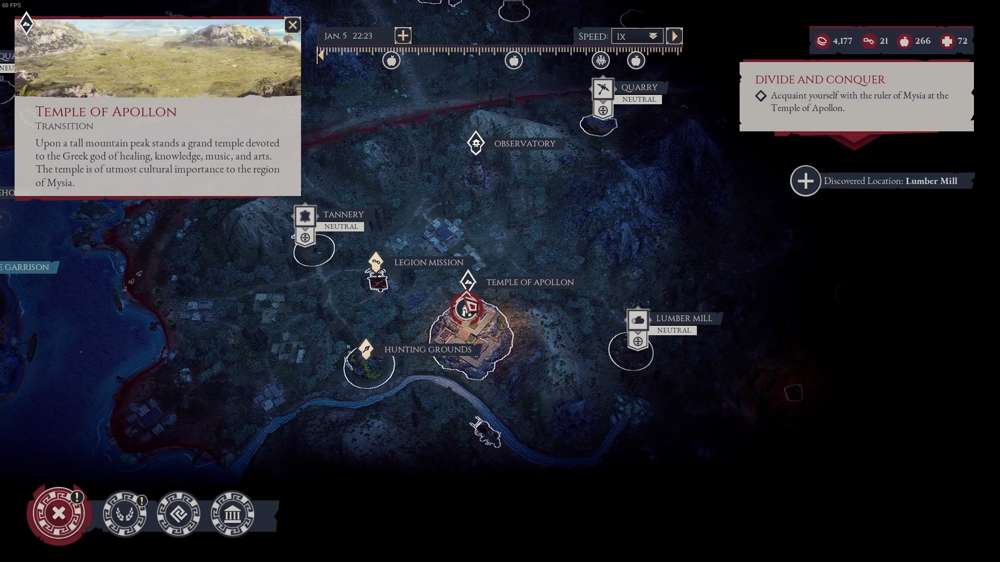Select the Tannery map marker
This screenshot has width=1000, height=562.
point(305,216)
